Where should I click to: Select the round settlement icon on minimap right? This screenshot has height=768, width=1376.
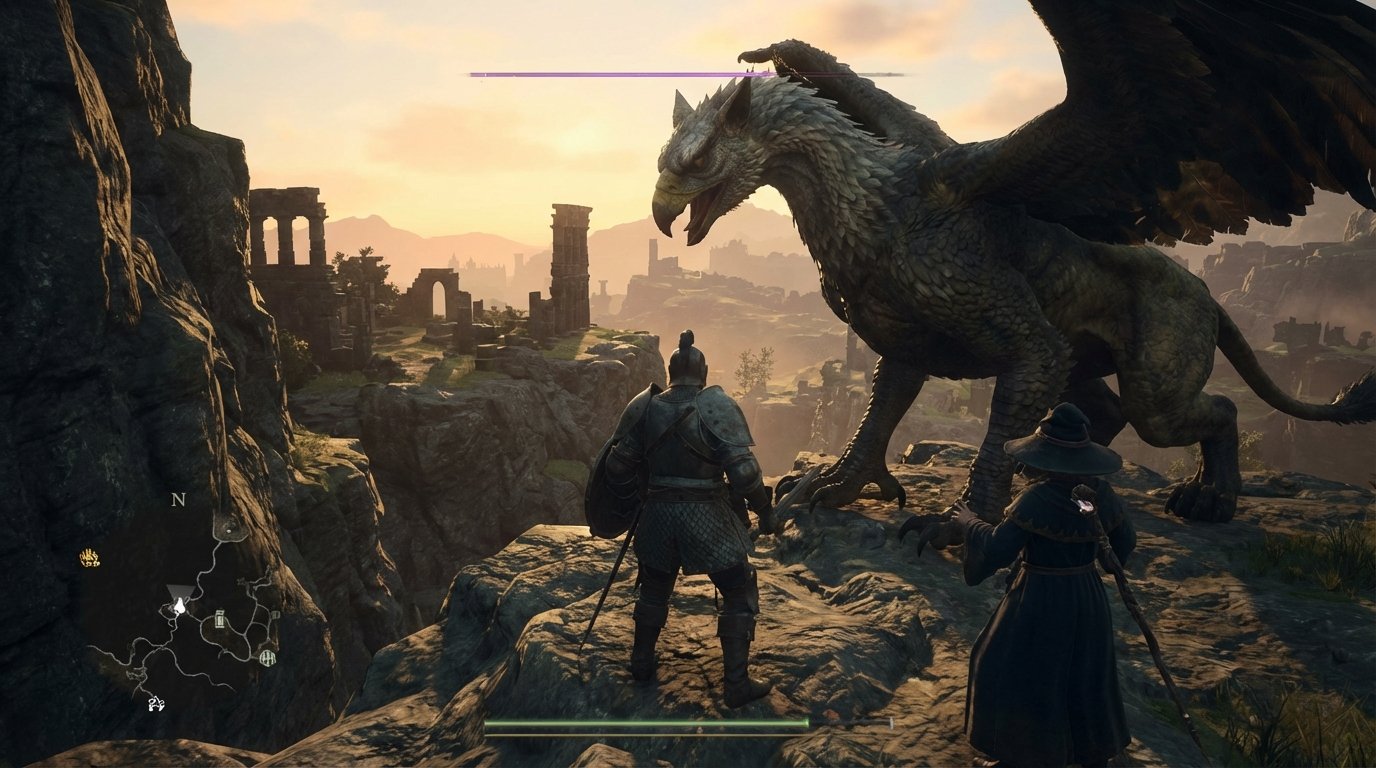pyautogui.click(x=269, y=656)
